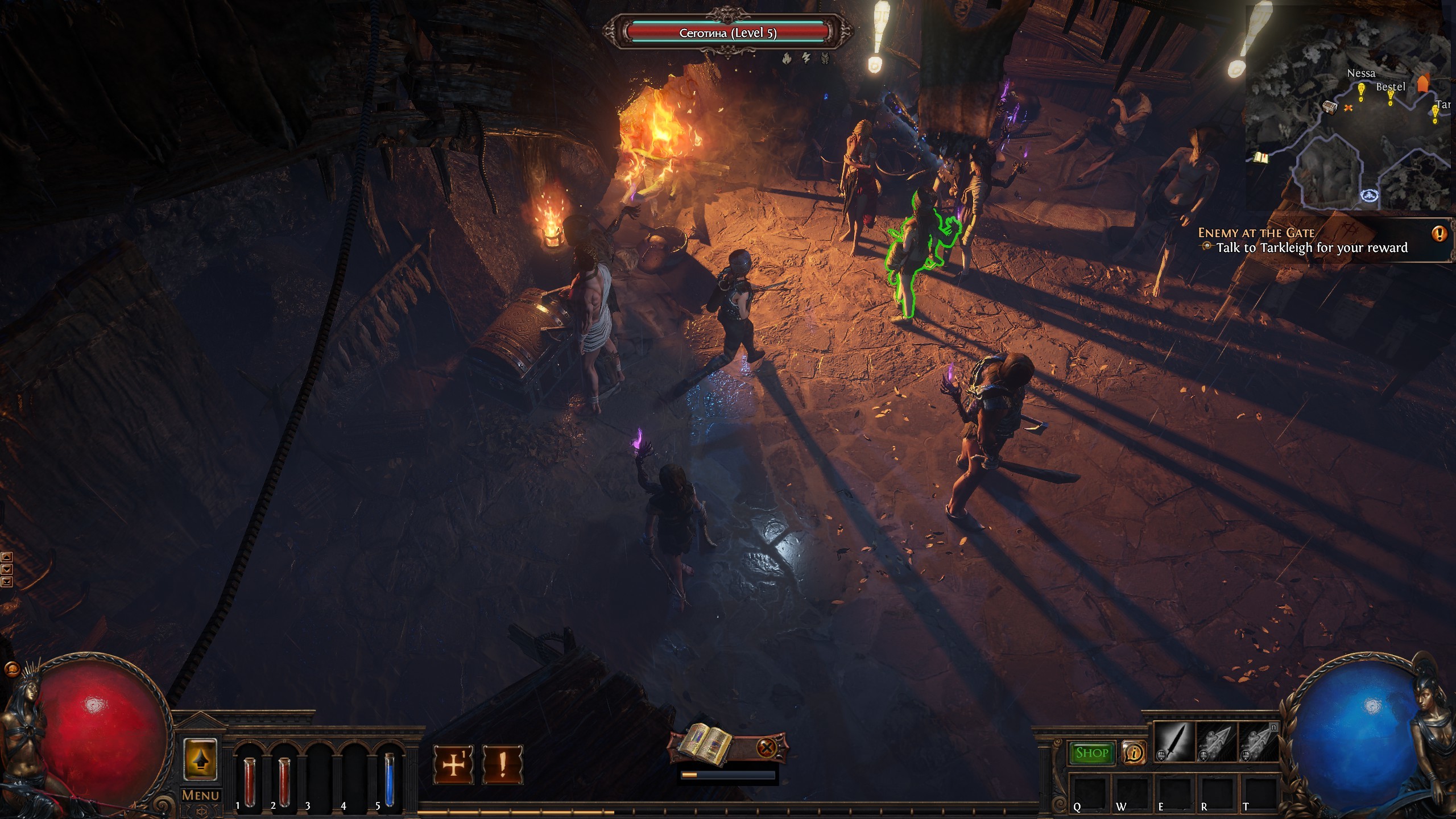
Task: Use the second red life flask
Action: pos(284,775)
